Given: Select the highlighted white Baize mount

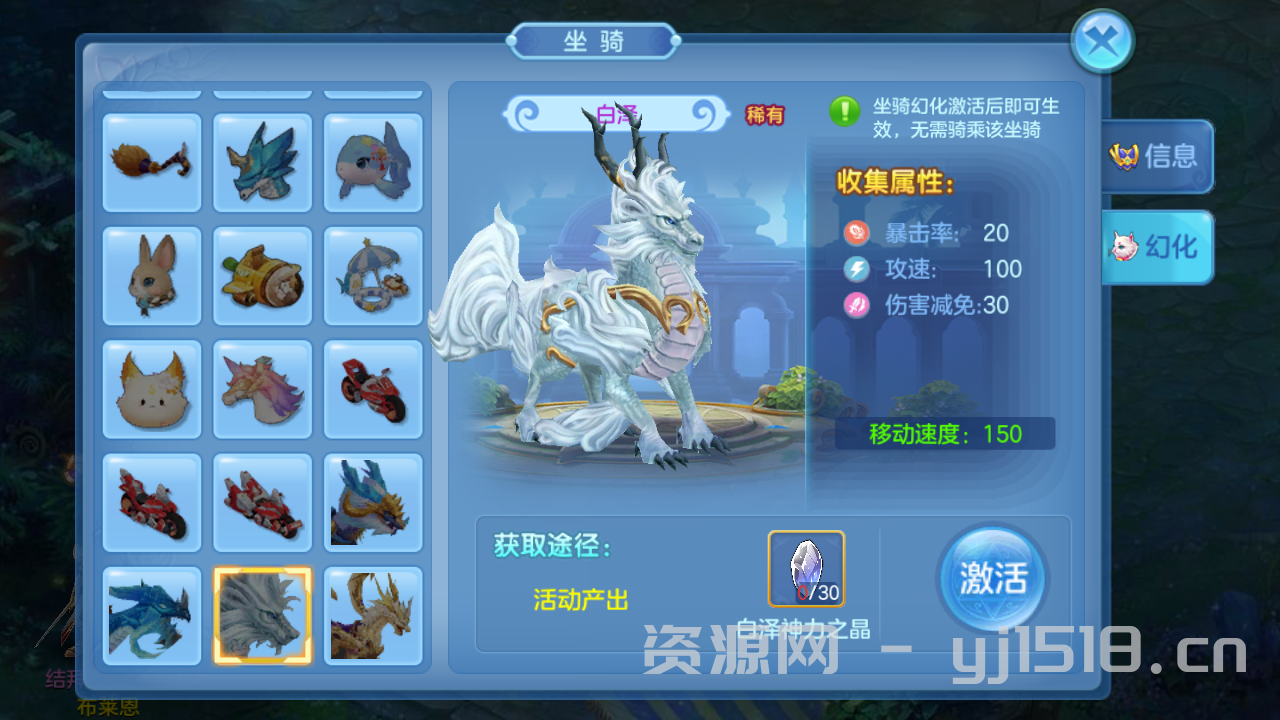Looking at the screenshot, I should click(263, 615).
